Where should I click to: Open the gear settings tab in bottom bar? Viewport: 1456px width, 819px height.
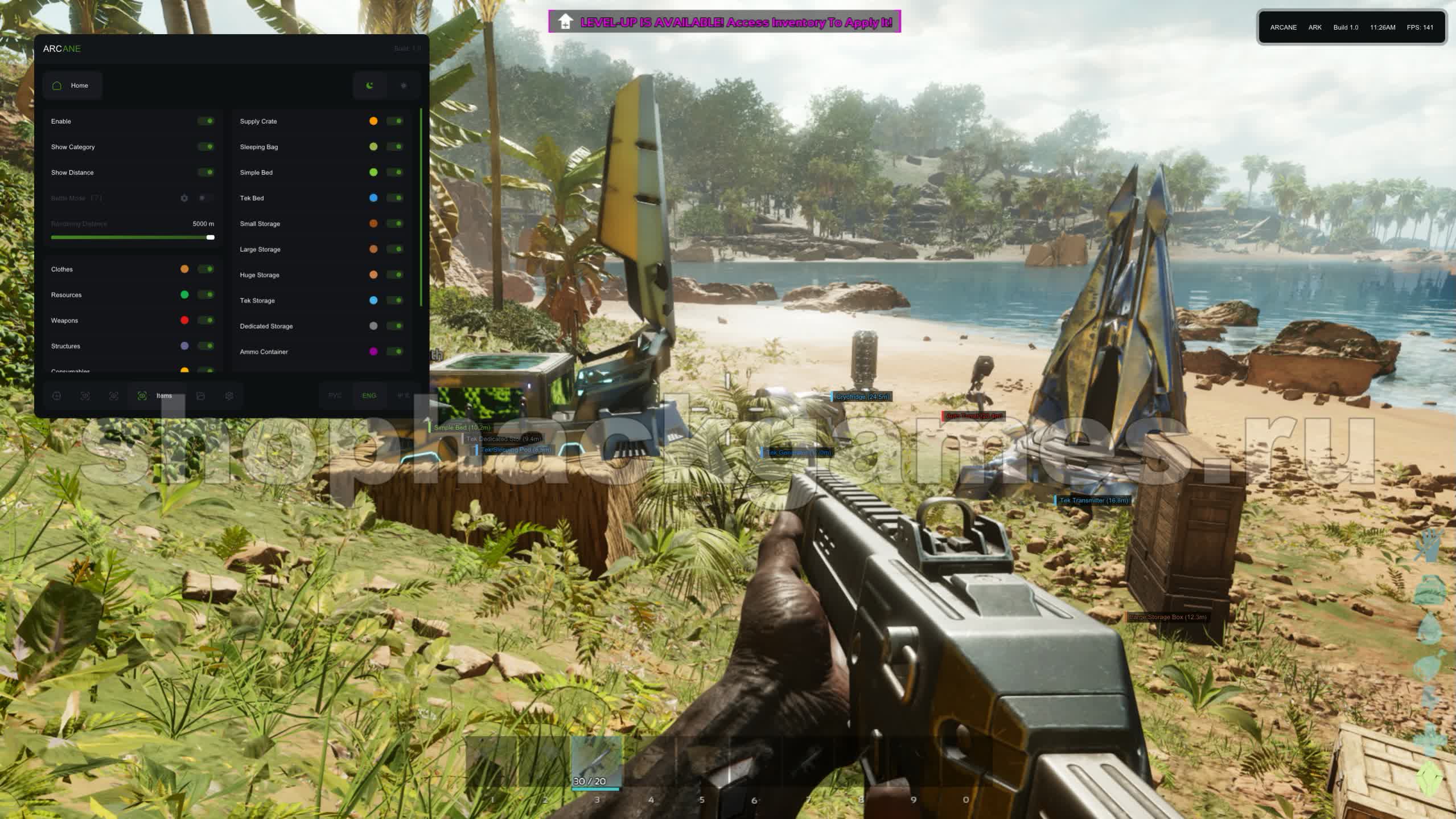click(x=229, y=396)
